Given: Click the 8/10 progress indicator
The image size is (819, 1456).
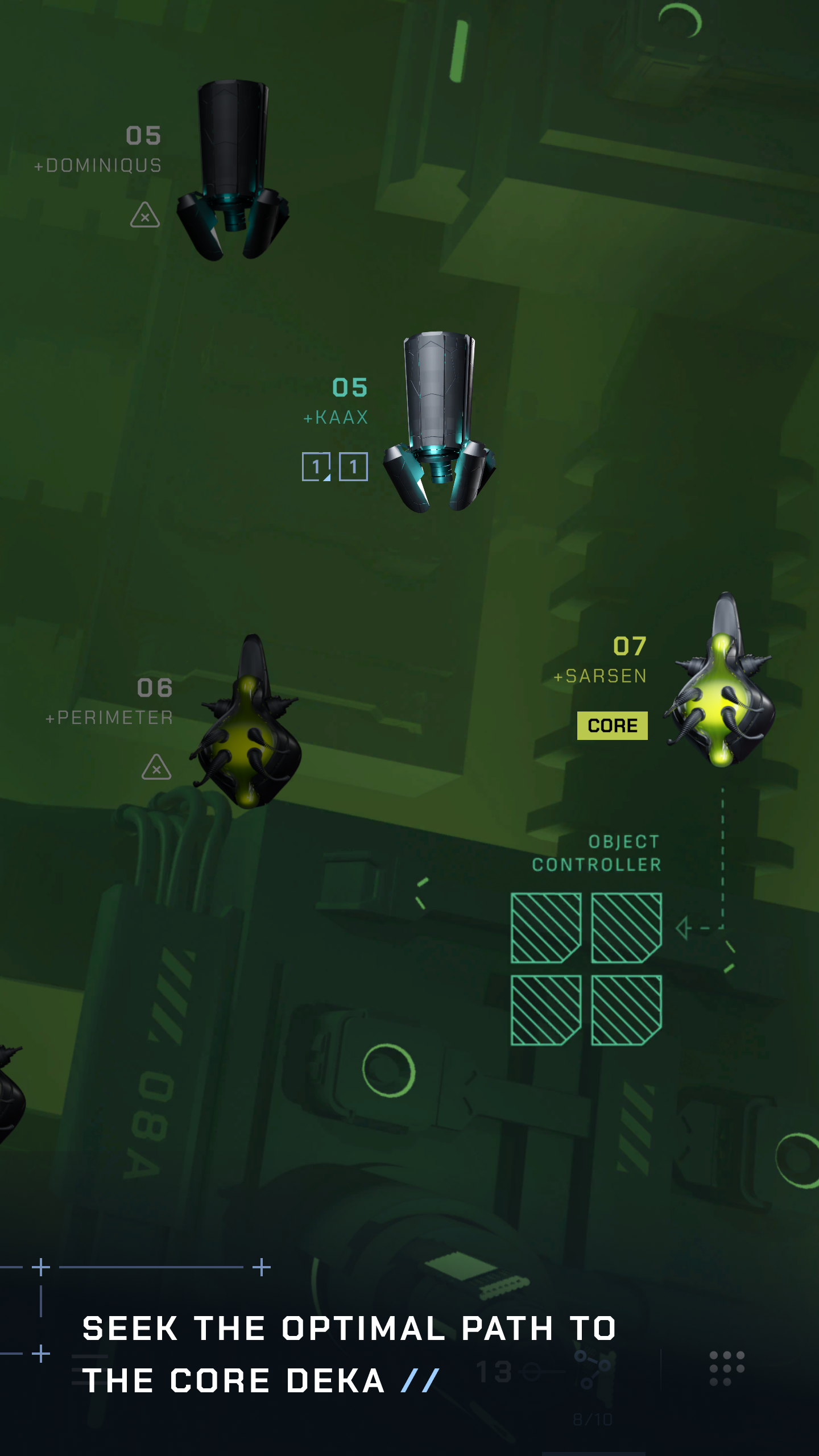Looking at the screenshot, I should [x=593, y=1418].
